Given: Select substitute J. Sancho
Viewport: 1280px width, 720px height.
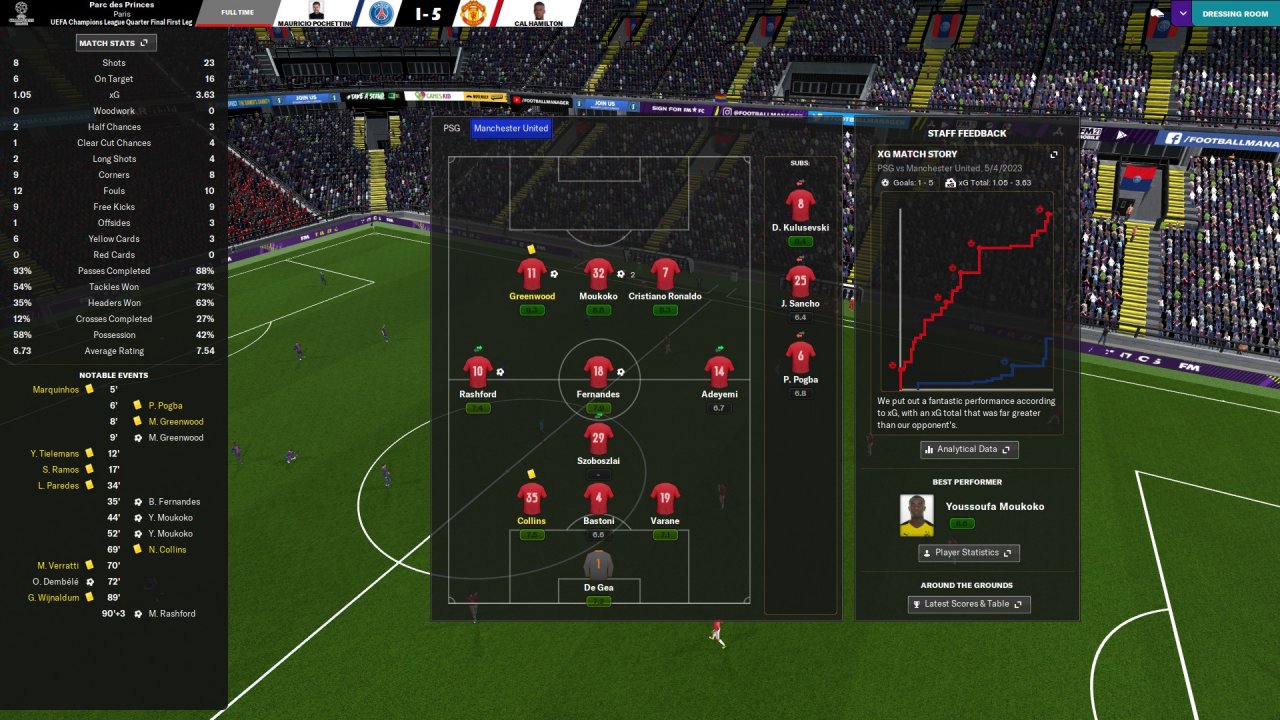Looking at the screenshot, I should coord(800,282).
